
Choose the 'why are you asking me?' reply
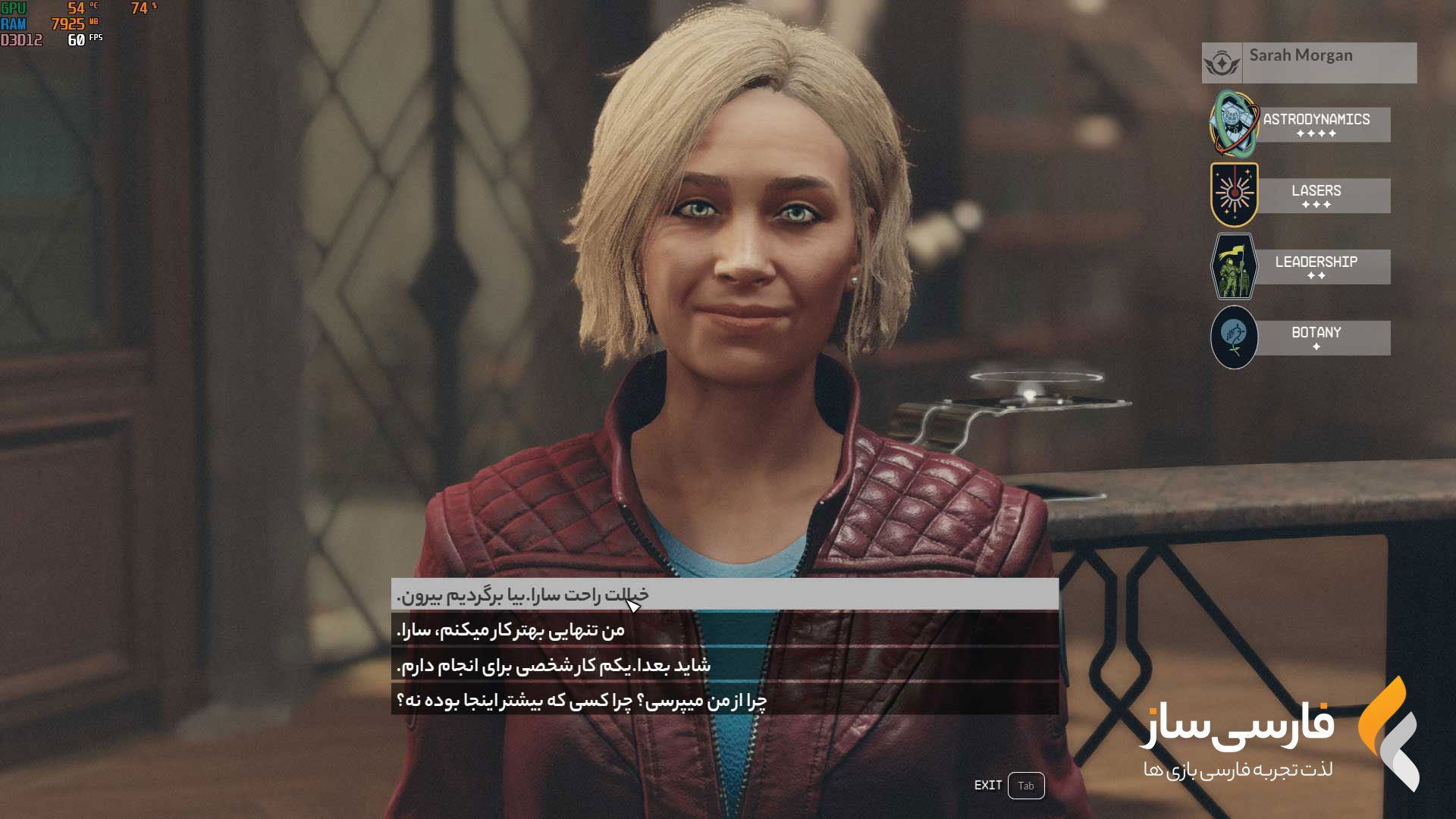724,701
